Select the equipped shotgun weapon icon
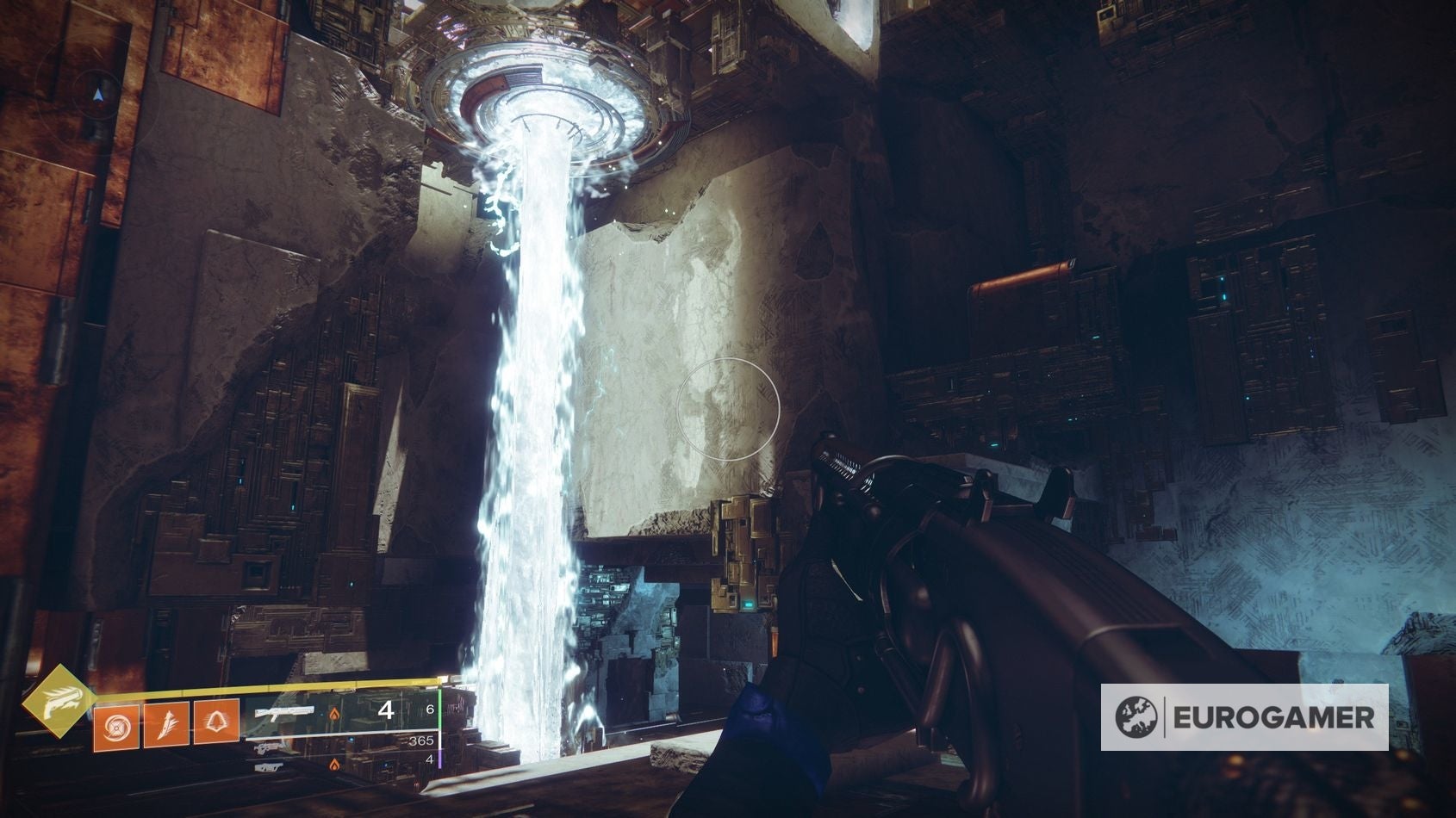This screenshot has width=1456, height=818. 283,712
